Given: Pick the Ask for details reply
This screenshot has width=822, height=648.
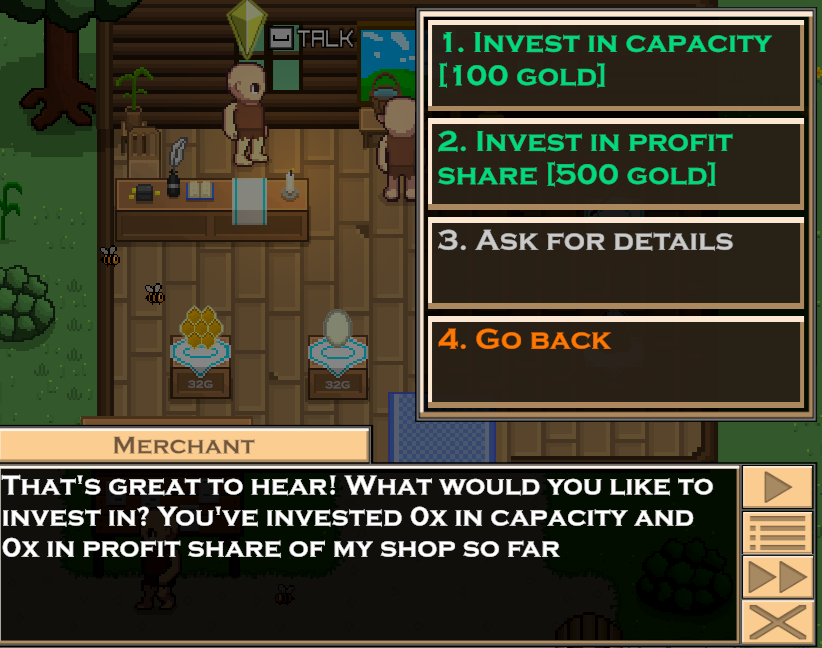Looking at the screenshot, I should point(616,261).
